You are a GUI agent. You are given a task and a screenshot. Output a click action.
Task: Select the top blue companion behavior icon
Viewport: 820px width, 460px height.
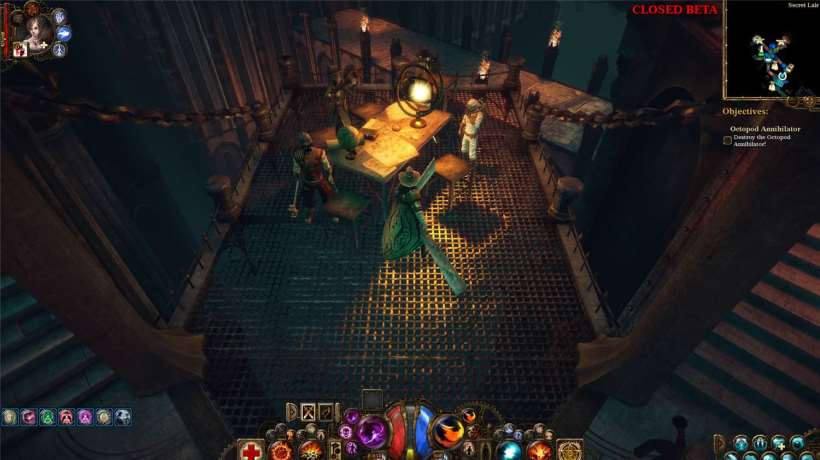[x=59, y=16]
